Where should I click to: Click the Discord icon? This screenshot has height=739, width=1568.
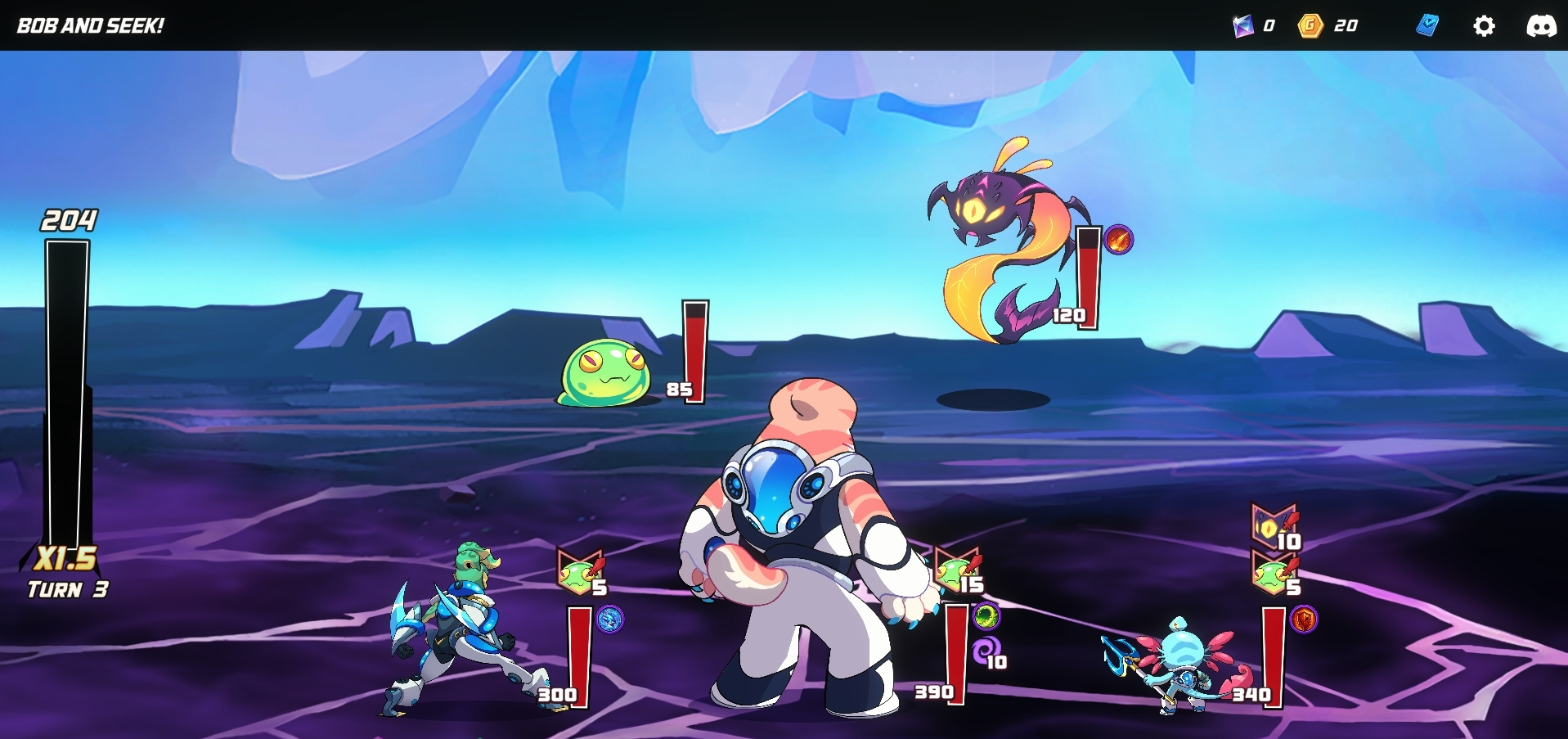pos(1544,25)
